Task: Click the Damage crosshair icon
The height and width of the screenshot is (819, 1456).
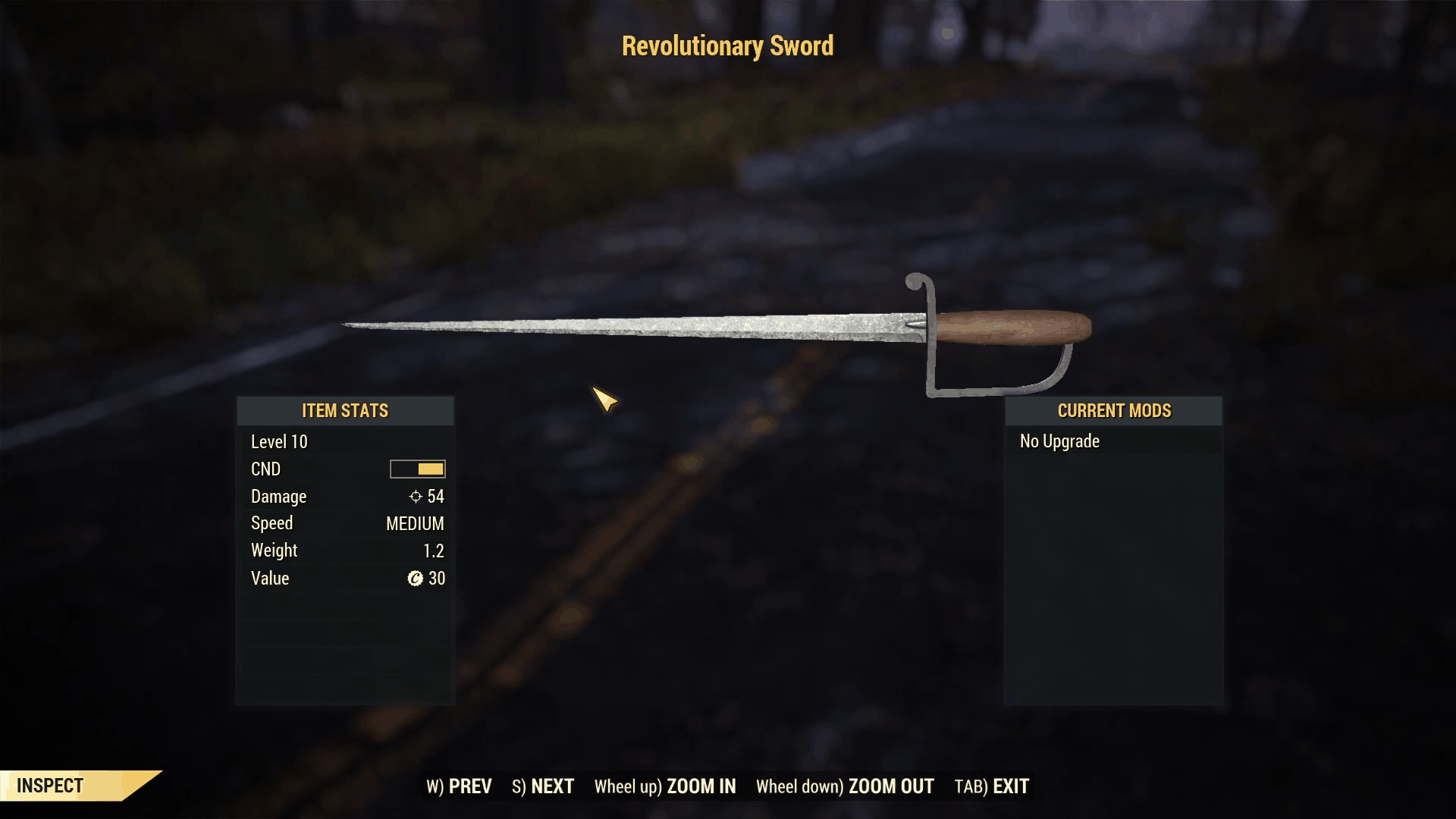Action: pos(415,497)
